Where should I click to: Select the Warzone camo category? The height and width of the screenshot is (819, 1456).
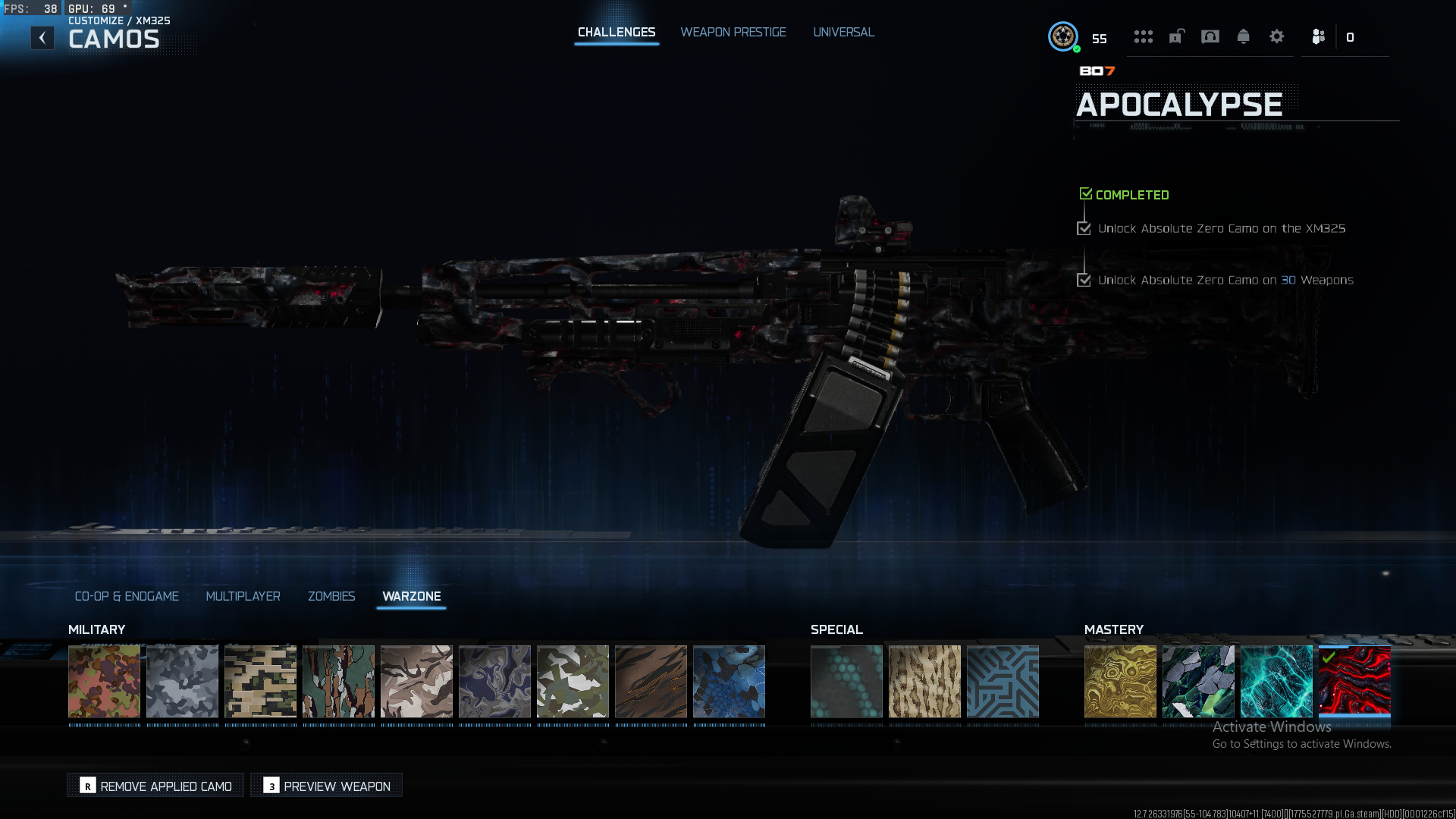point(411,596)
